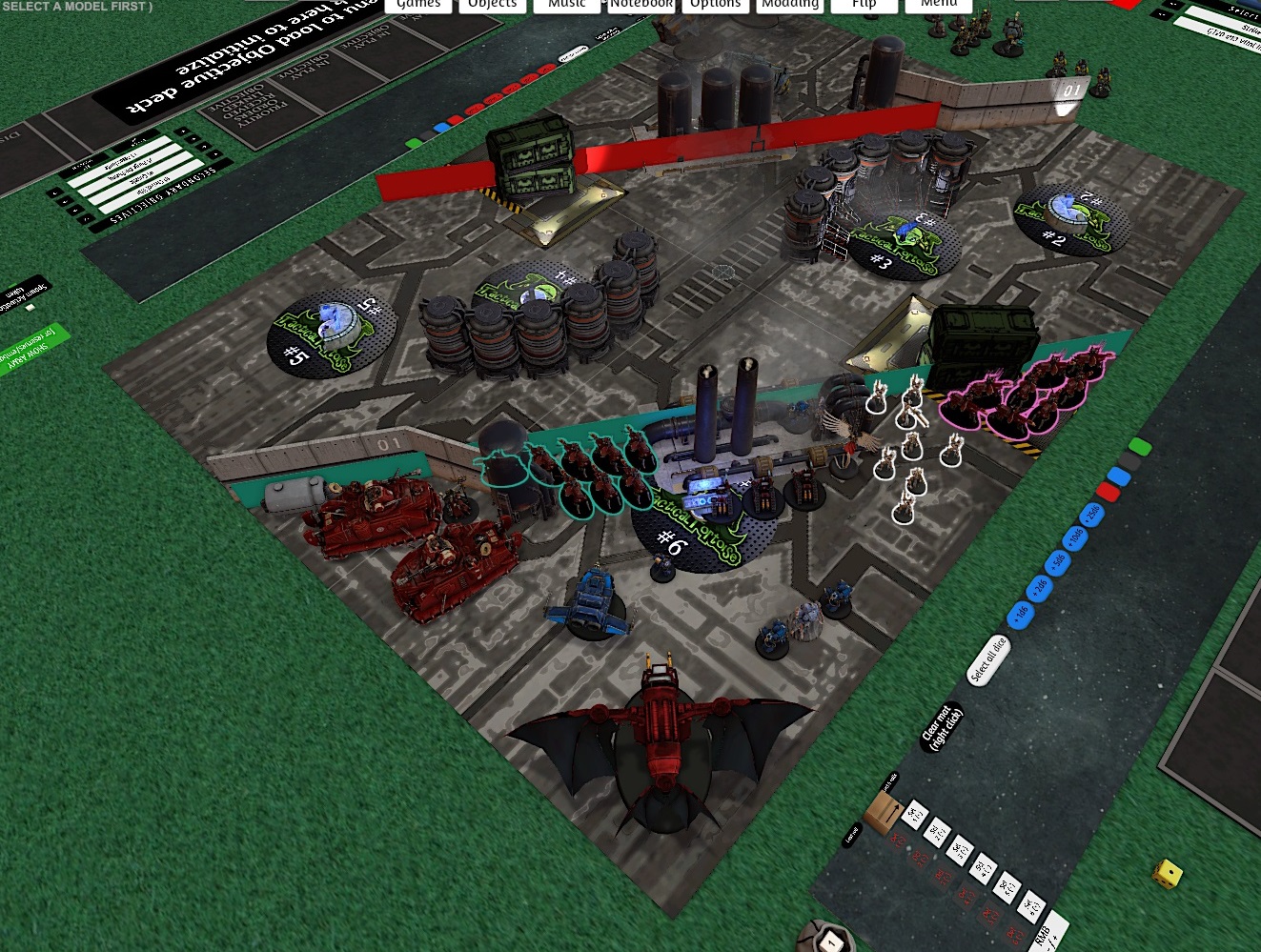The image size is (1261, 952).
Task: Add five dice with +5d6 button
Action: tap(1057, 560)
